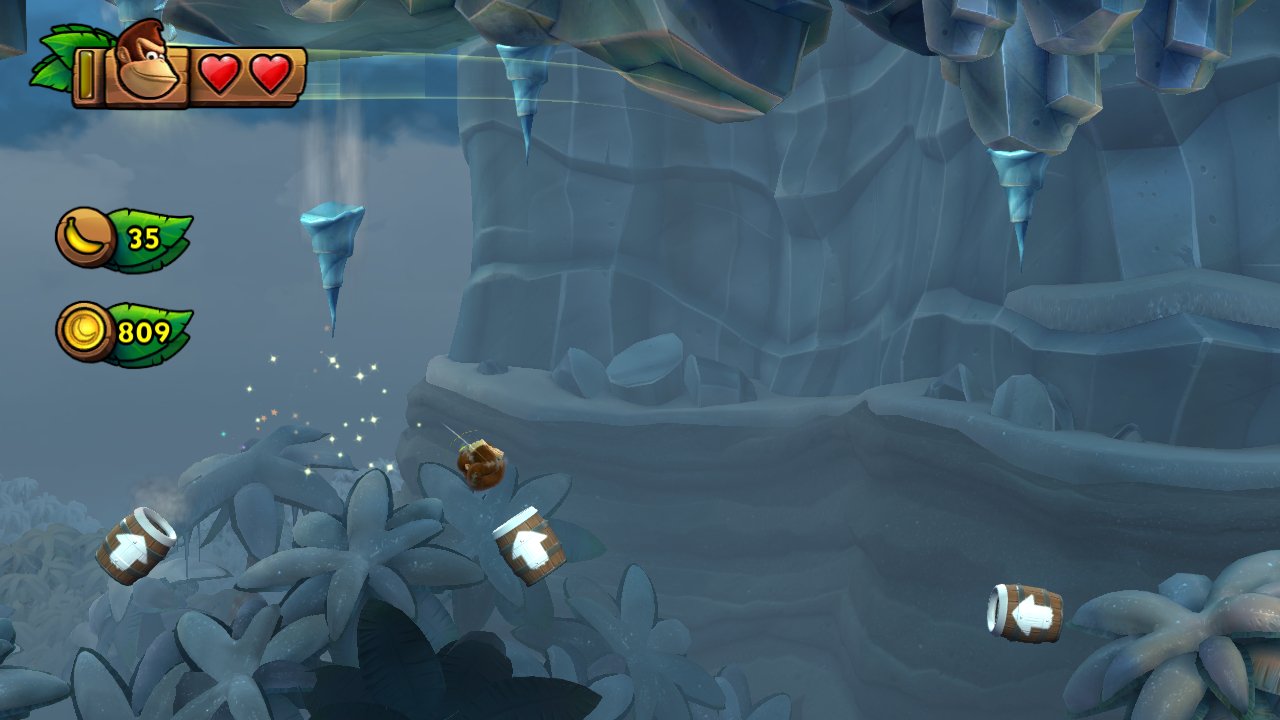This screenshot has height=720, width=1280.
Task: Click the coin counter medallion icon
Action: point(85,330)
